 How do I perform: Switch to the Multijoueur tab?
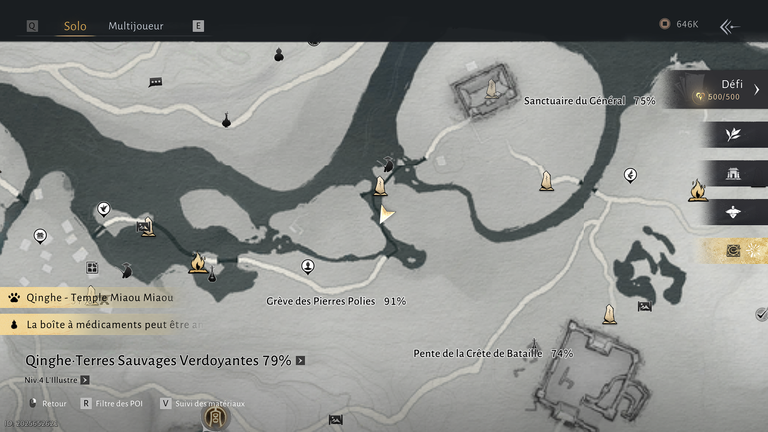tap(136, 25)
